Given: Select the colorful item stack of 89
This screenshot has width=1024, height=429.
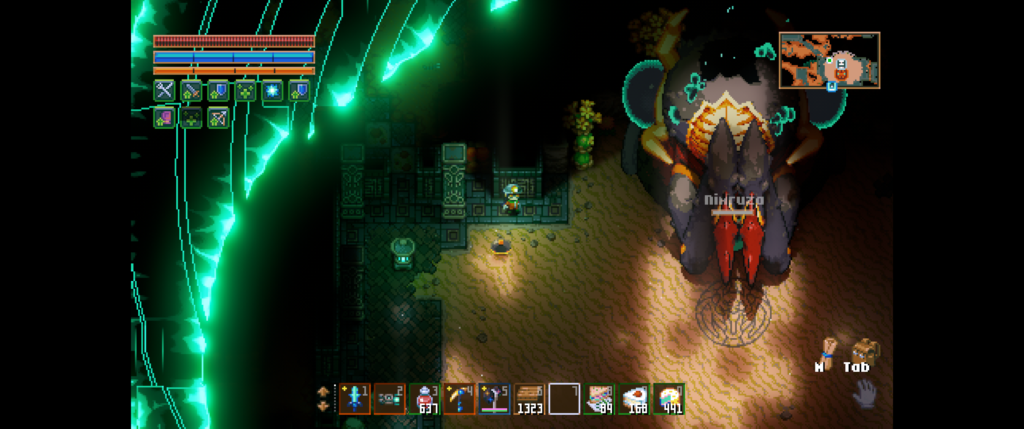Looking at the screenshot, I should click(x=600, y=398).
